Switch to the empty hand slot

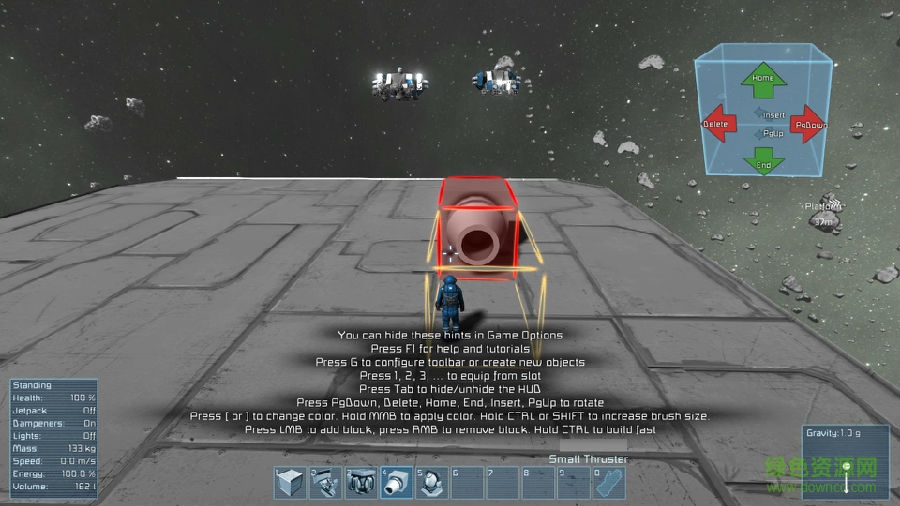[x=608, y=483]
